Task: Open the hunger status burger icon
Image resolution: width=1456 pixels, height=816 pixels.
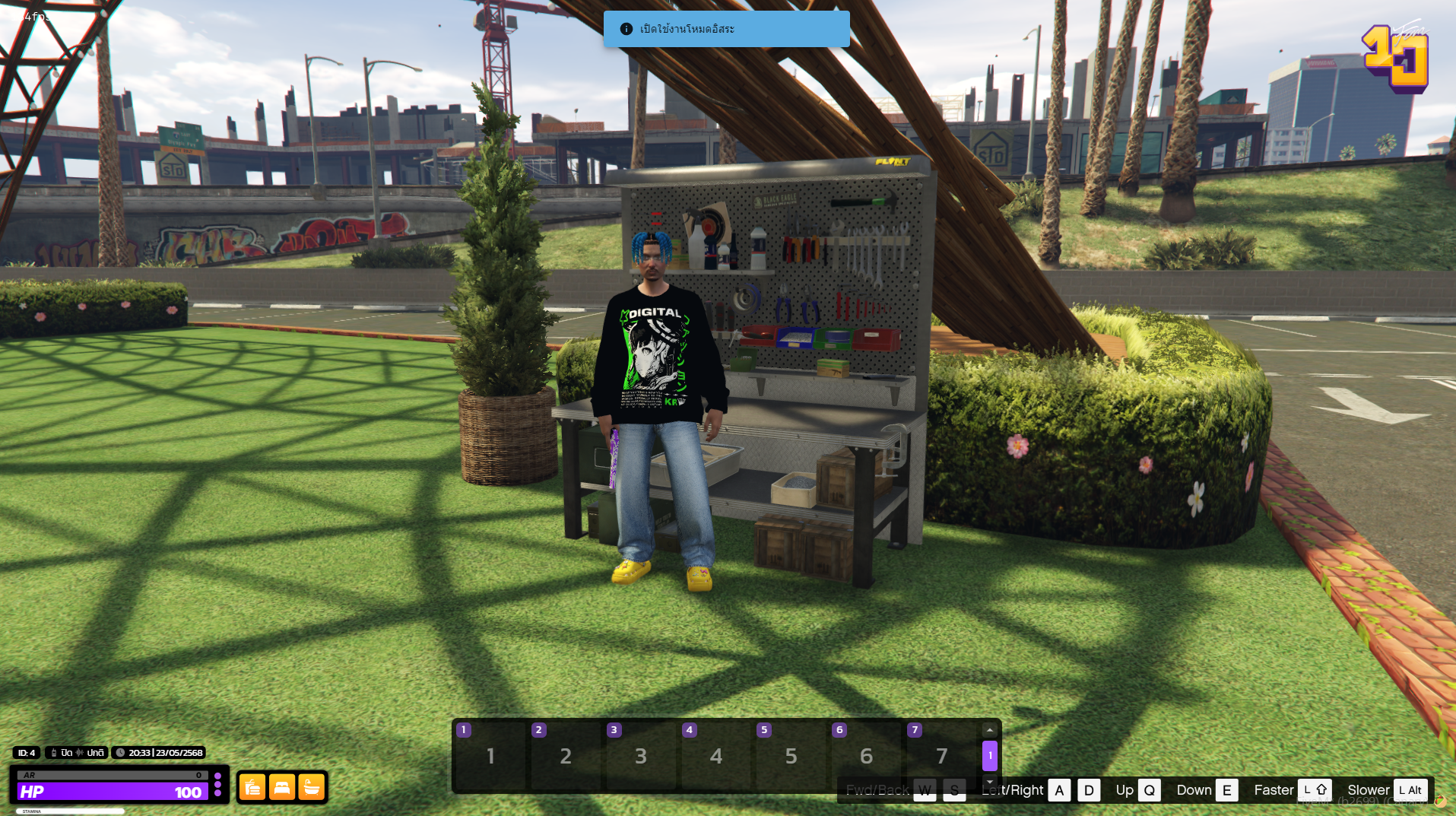Action: click(252, 787)
